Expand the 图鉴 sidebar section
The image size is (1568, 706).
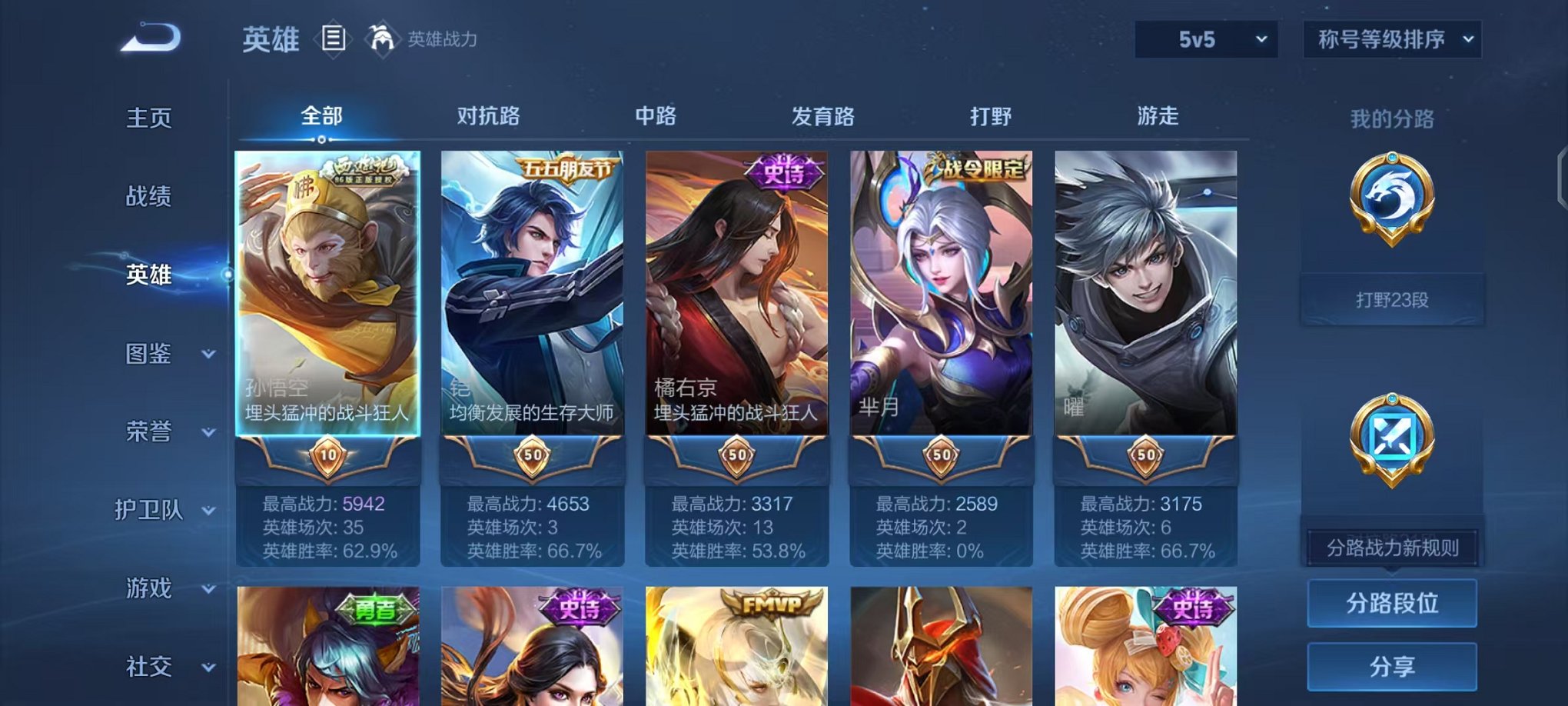click(x=152, y=355)
